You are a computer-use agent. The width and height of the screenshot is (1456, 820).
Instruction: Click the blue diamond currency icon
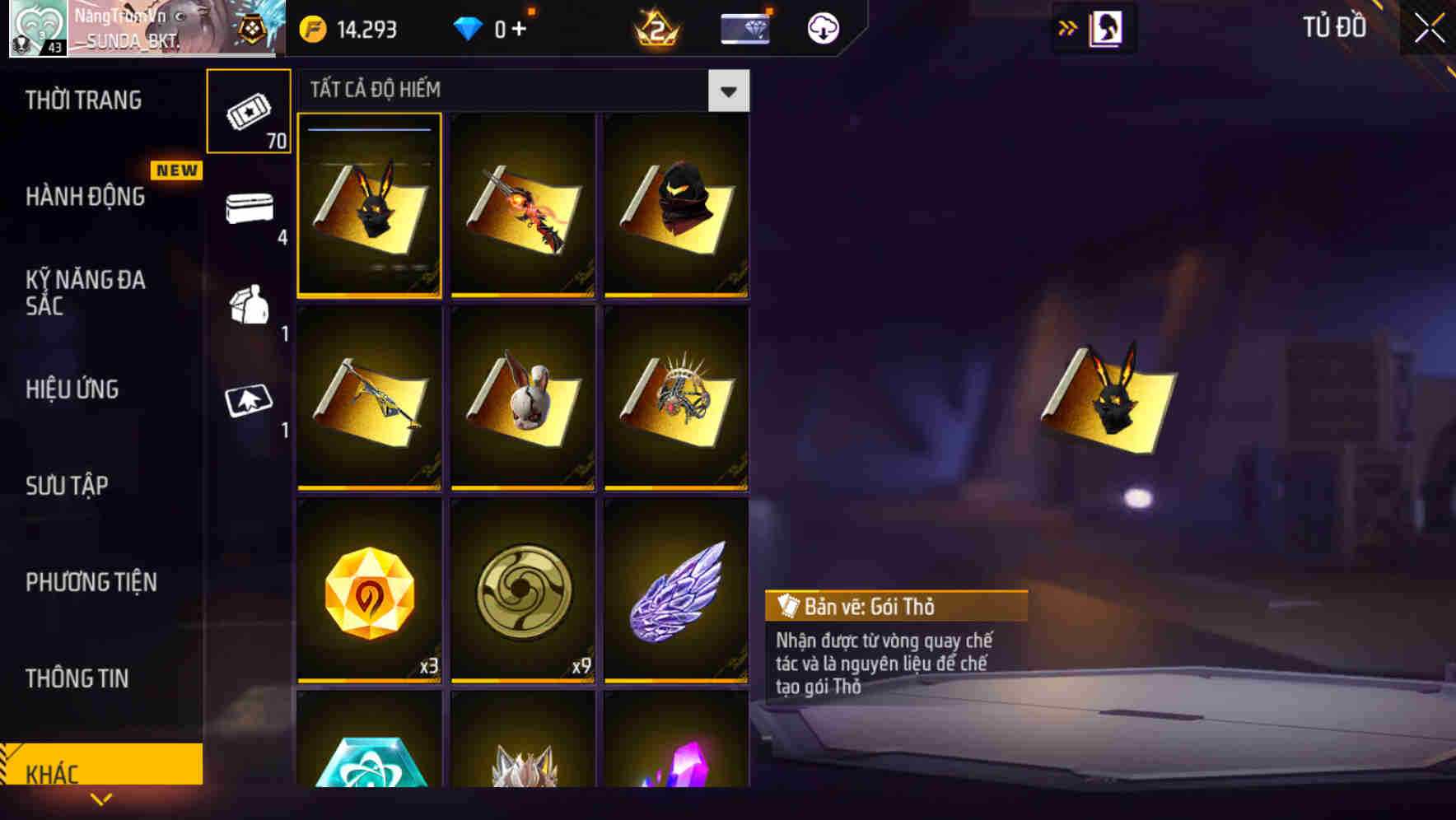(x=468, y=27)
